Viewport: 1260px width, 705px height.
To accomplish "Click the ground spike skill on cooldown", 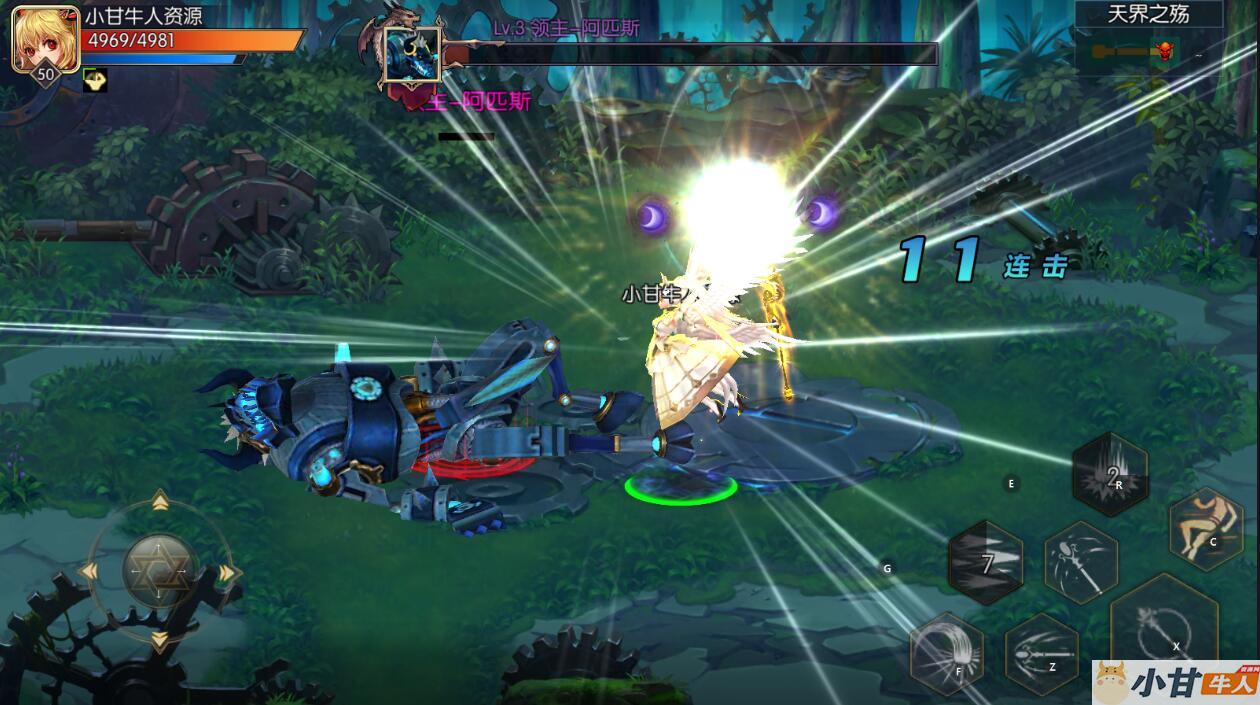I will coord(1110,474).
